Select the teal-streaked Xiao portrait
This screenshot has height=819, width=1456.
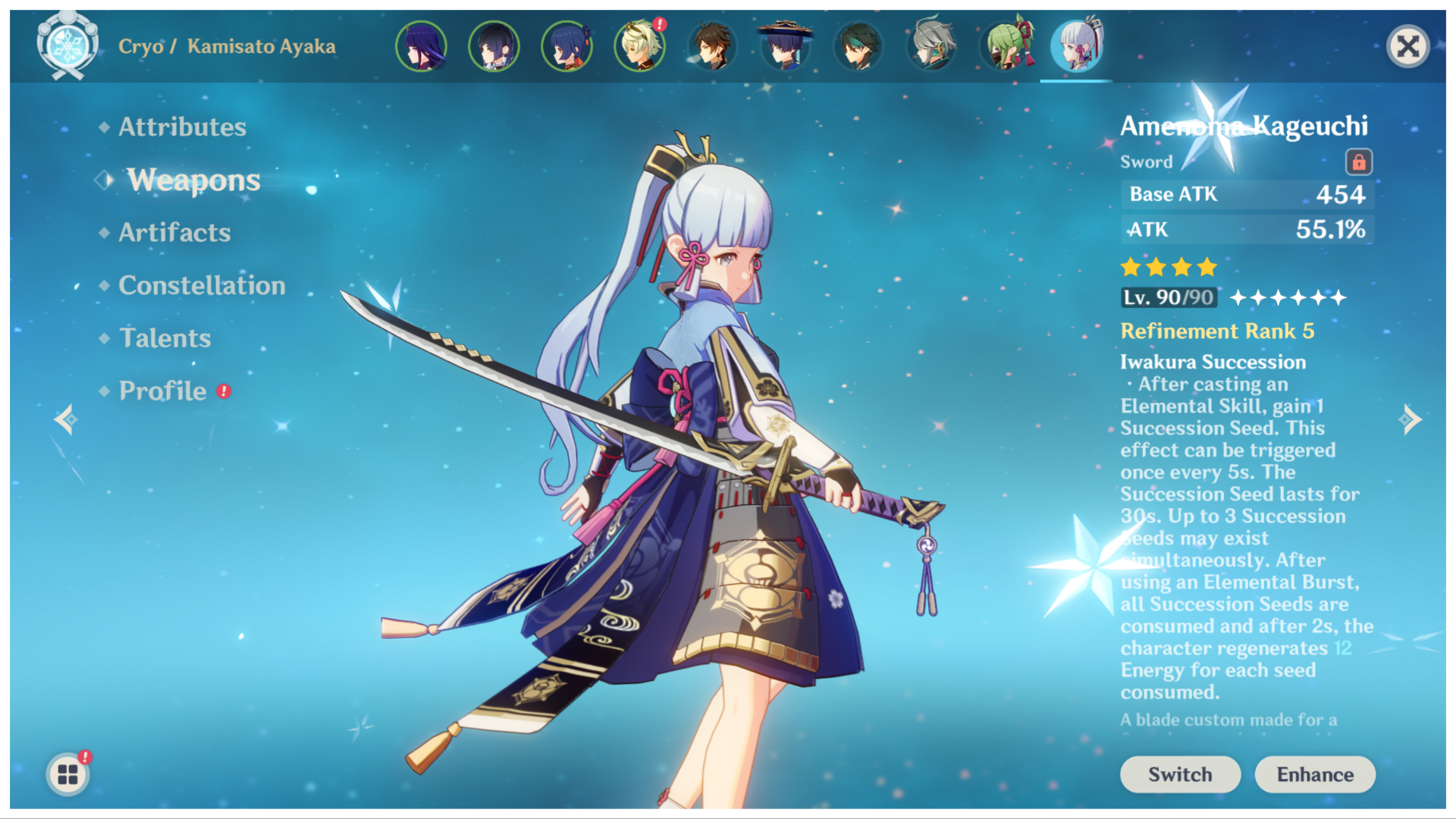point(858,47)
